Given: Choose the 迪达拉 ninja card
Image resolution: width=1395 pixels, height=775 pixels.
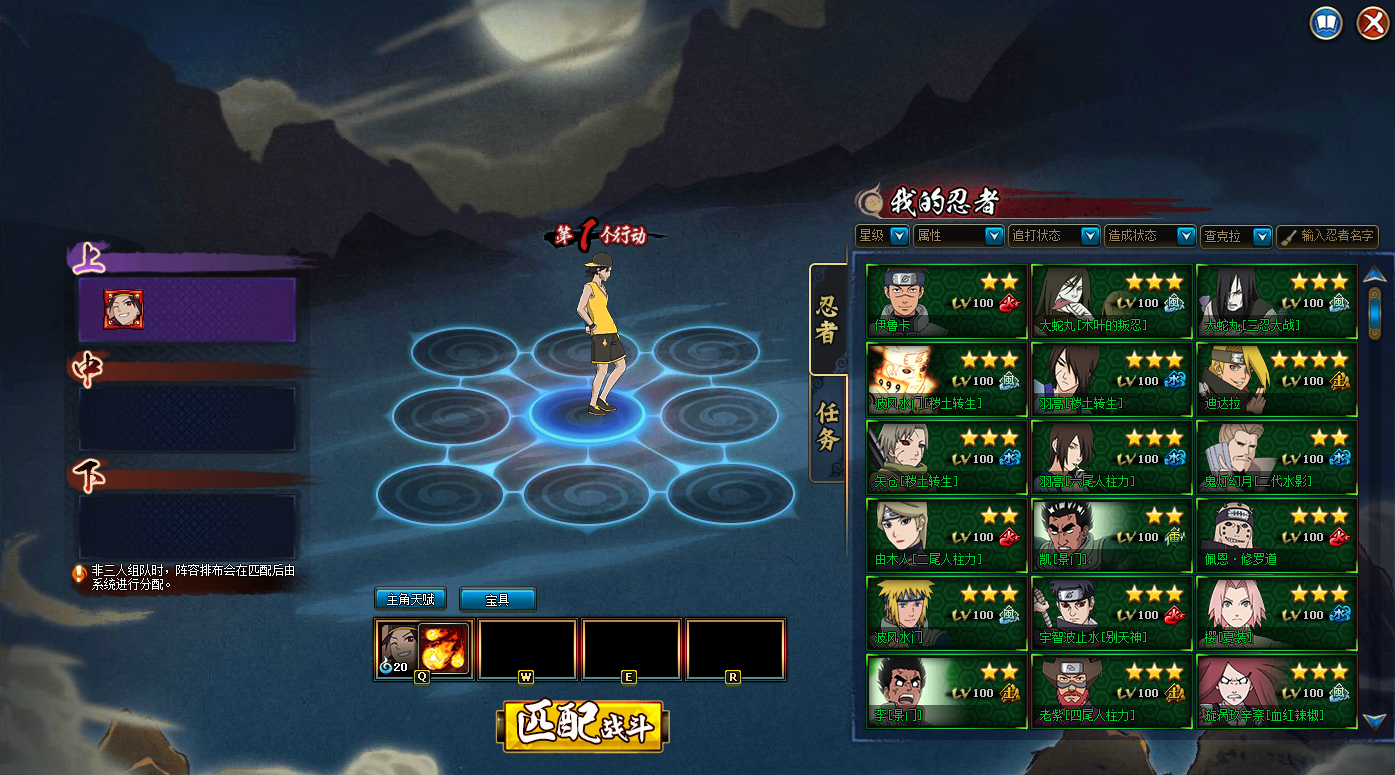Looking at the screenshot, I should pyautogui.click(x=1276, y=379).
